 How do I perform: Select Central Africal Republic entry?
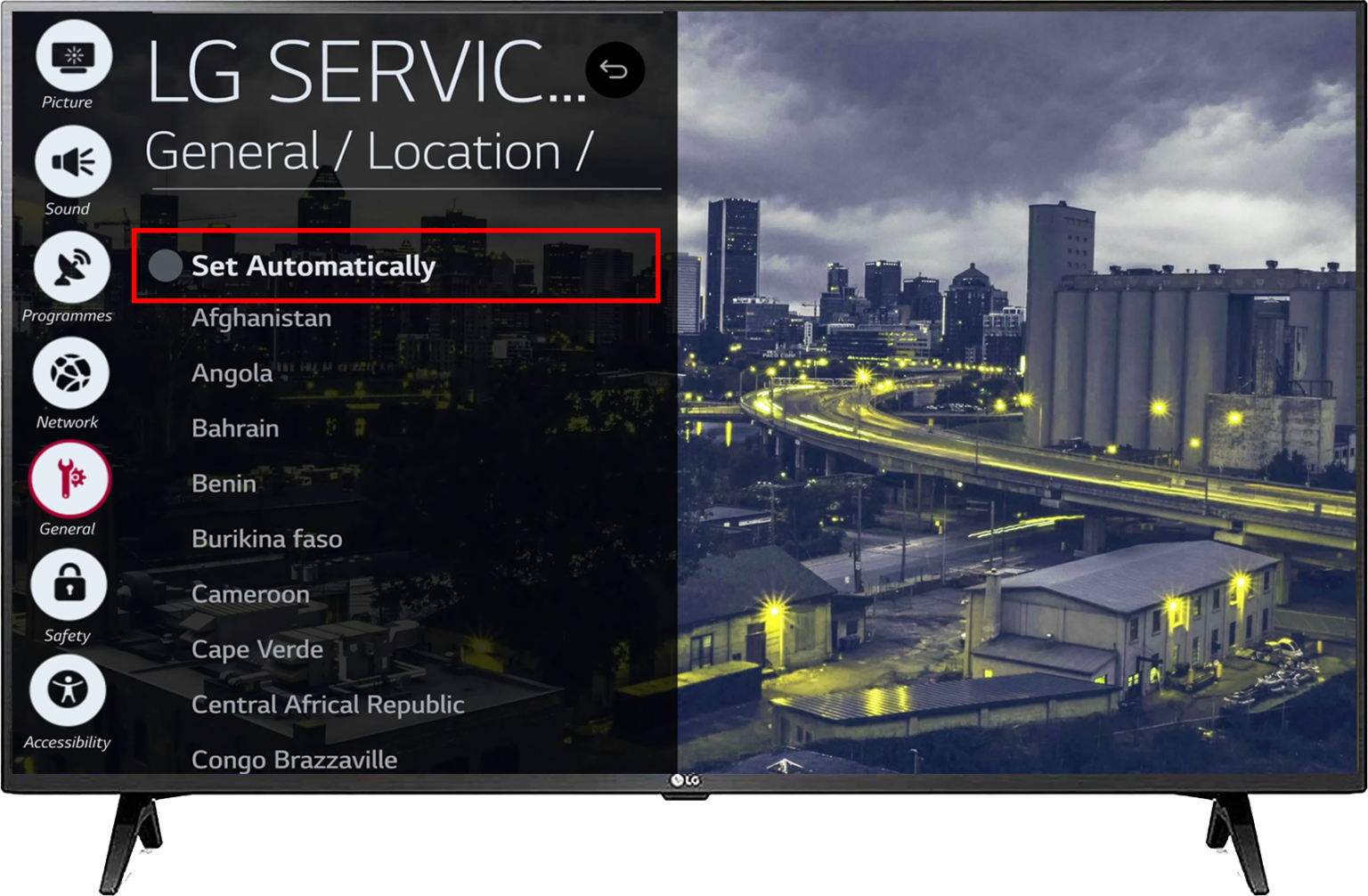tap(328, 705)
